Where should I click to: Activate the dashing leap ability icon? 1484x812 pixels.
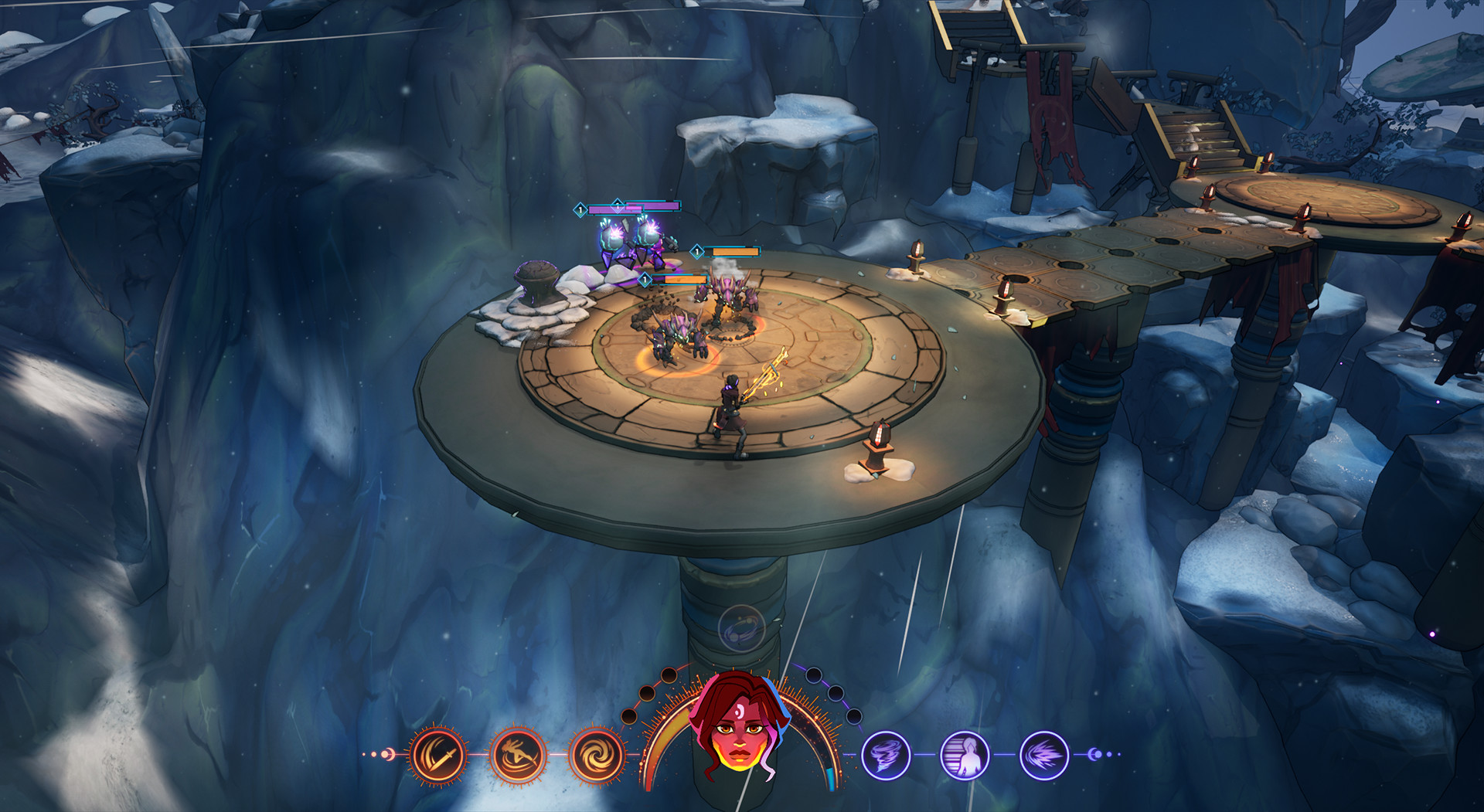point(518,756)
